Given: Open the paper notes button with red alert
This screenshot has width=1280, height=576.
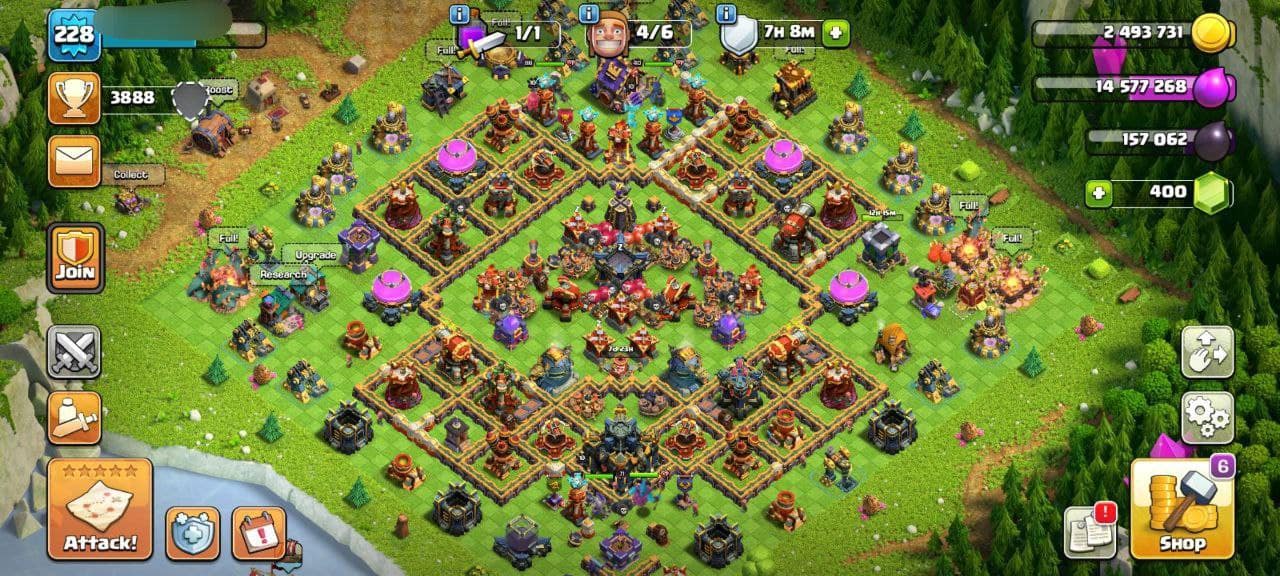Looking at the screenshot, I should 1090,531.
